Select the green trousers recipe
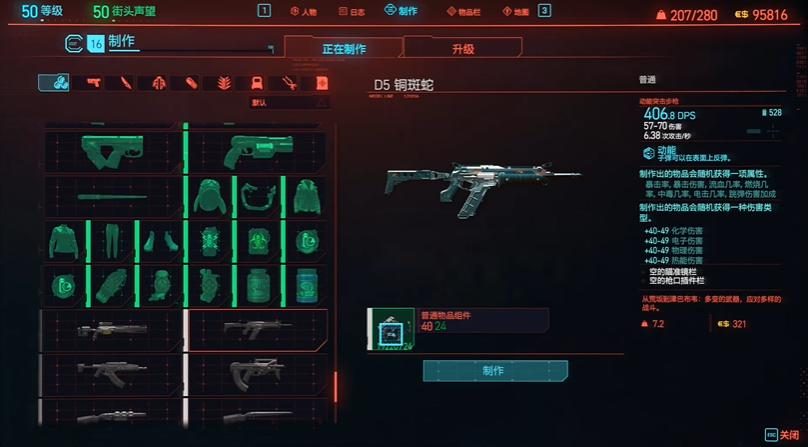Viewport: 808px width, 447px height. click(x=112, y=241)
